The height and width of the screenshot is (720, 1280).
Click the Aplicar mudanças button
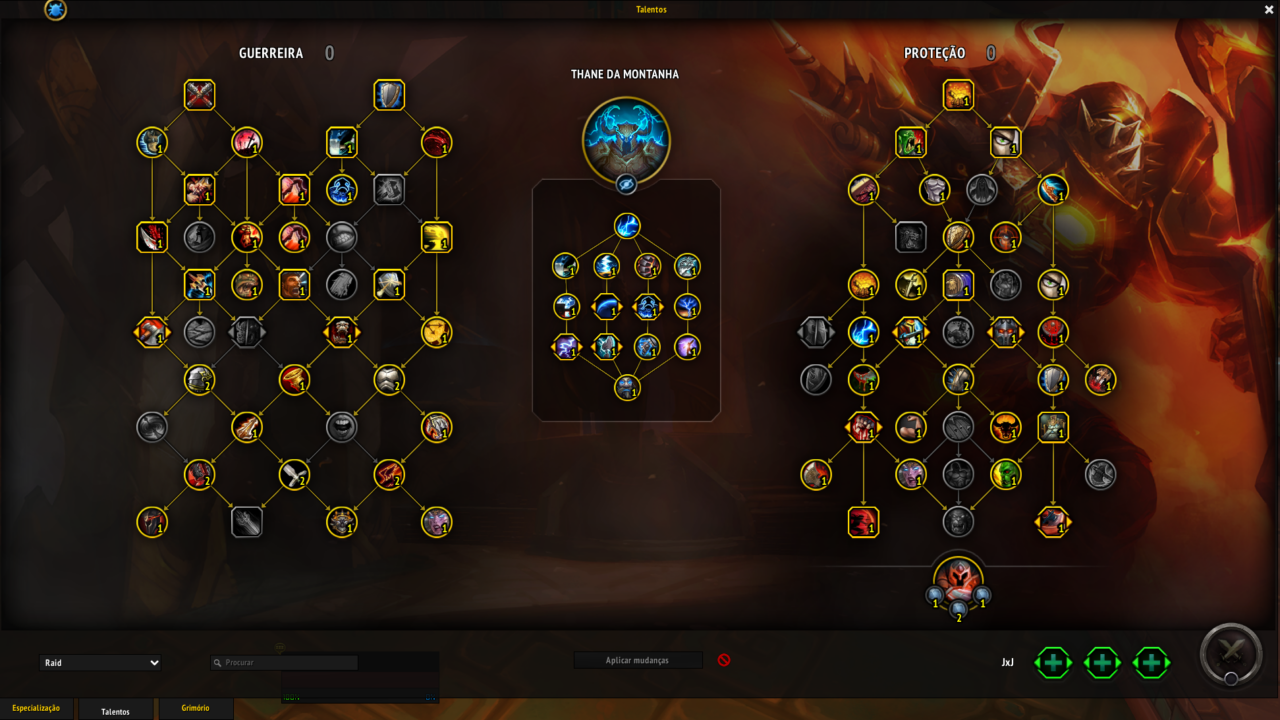click(637, 660)
